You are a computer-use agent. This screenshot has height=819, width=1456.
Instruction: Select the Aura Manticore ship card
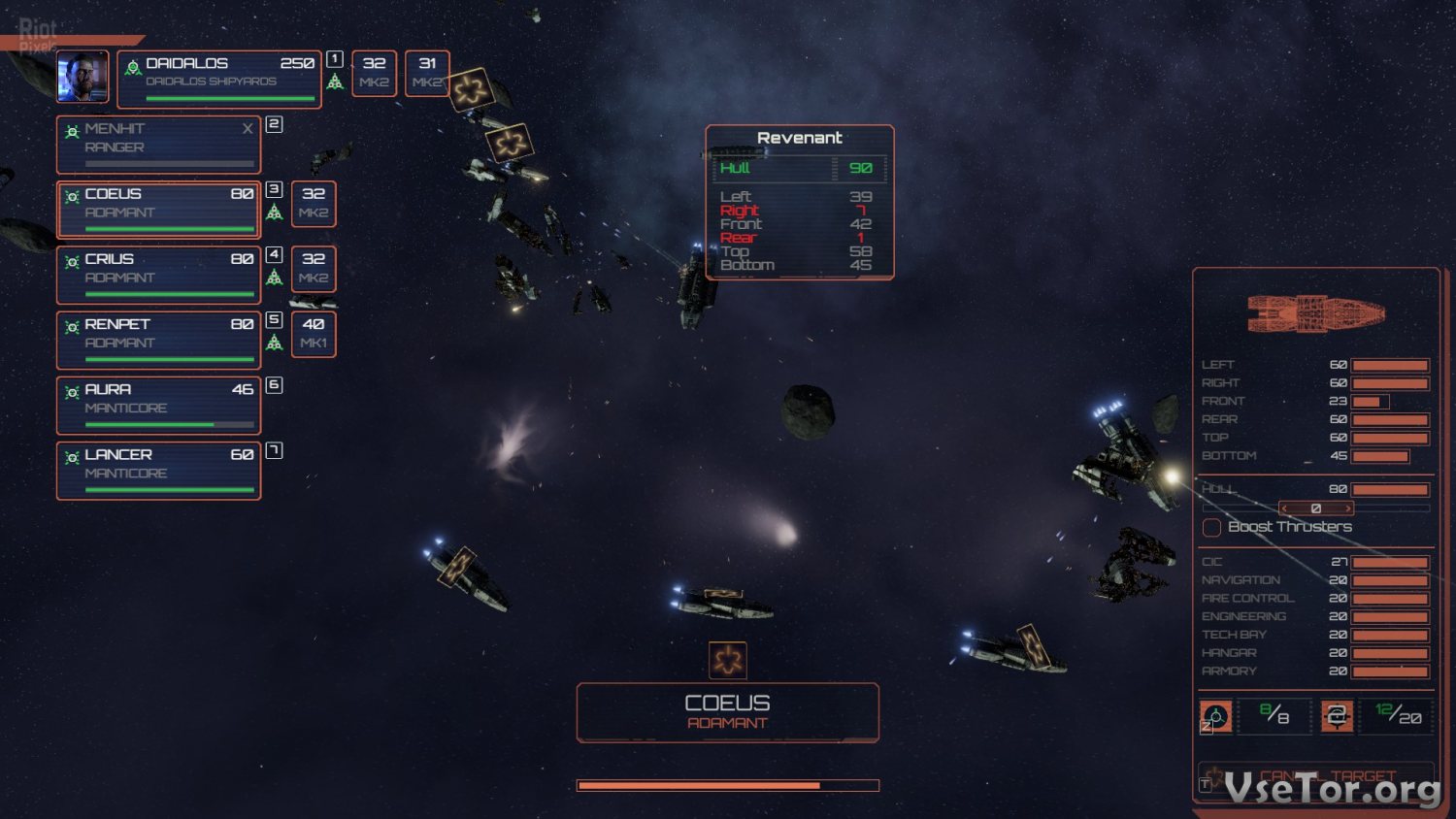tap(159, 405)
